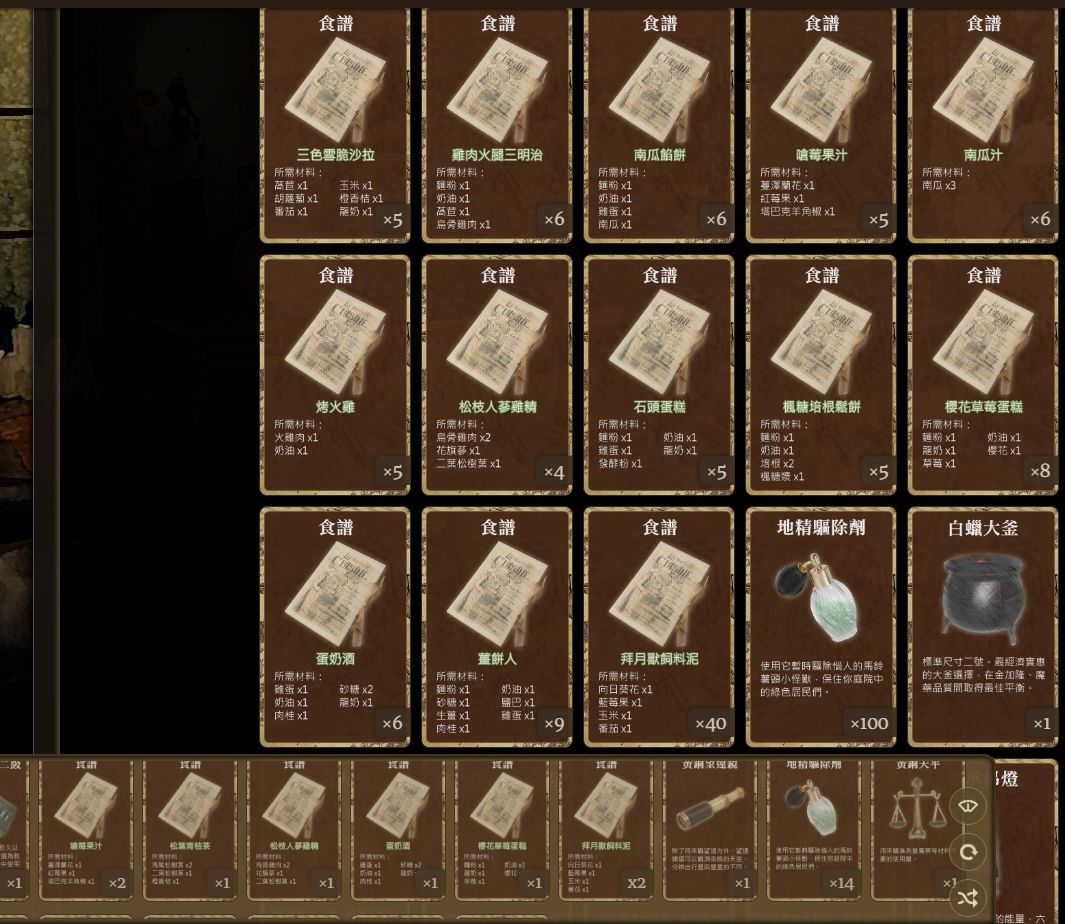Click the 南瓜汁 recipe card

pos(983,125)
